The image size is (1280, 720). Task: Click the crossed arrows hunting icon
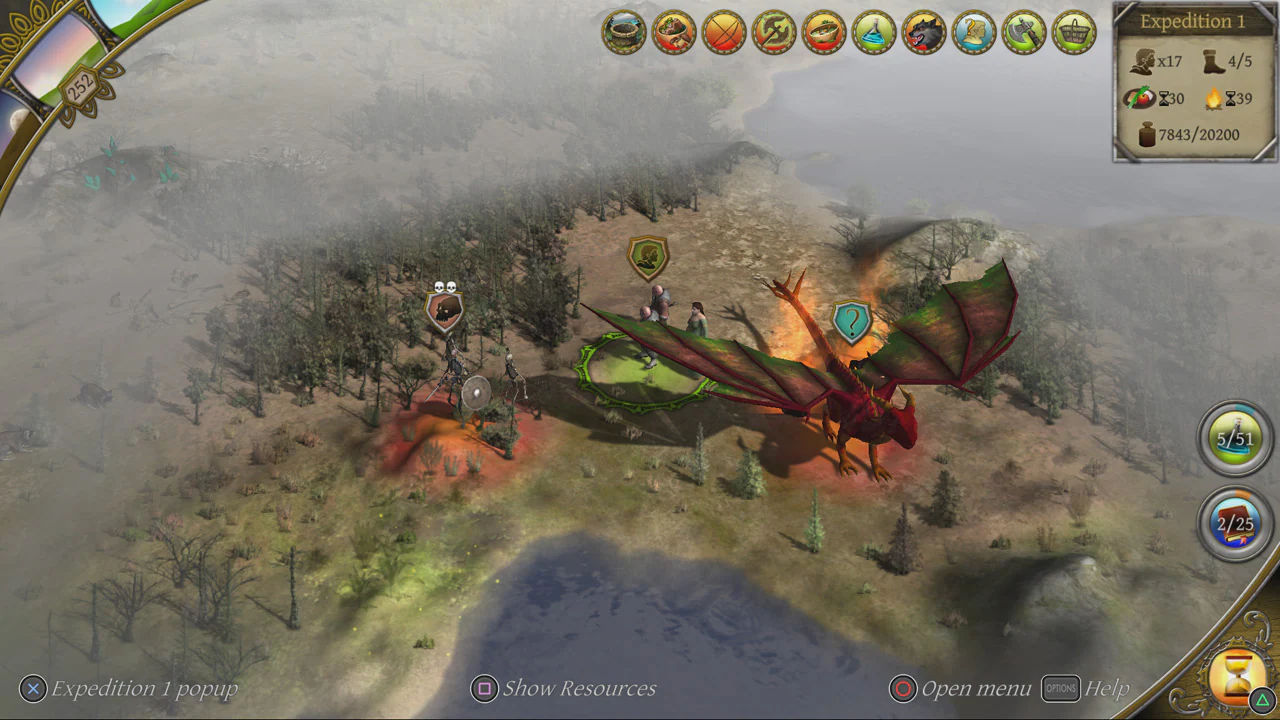[723, 32]
